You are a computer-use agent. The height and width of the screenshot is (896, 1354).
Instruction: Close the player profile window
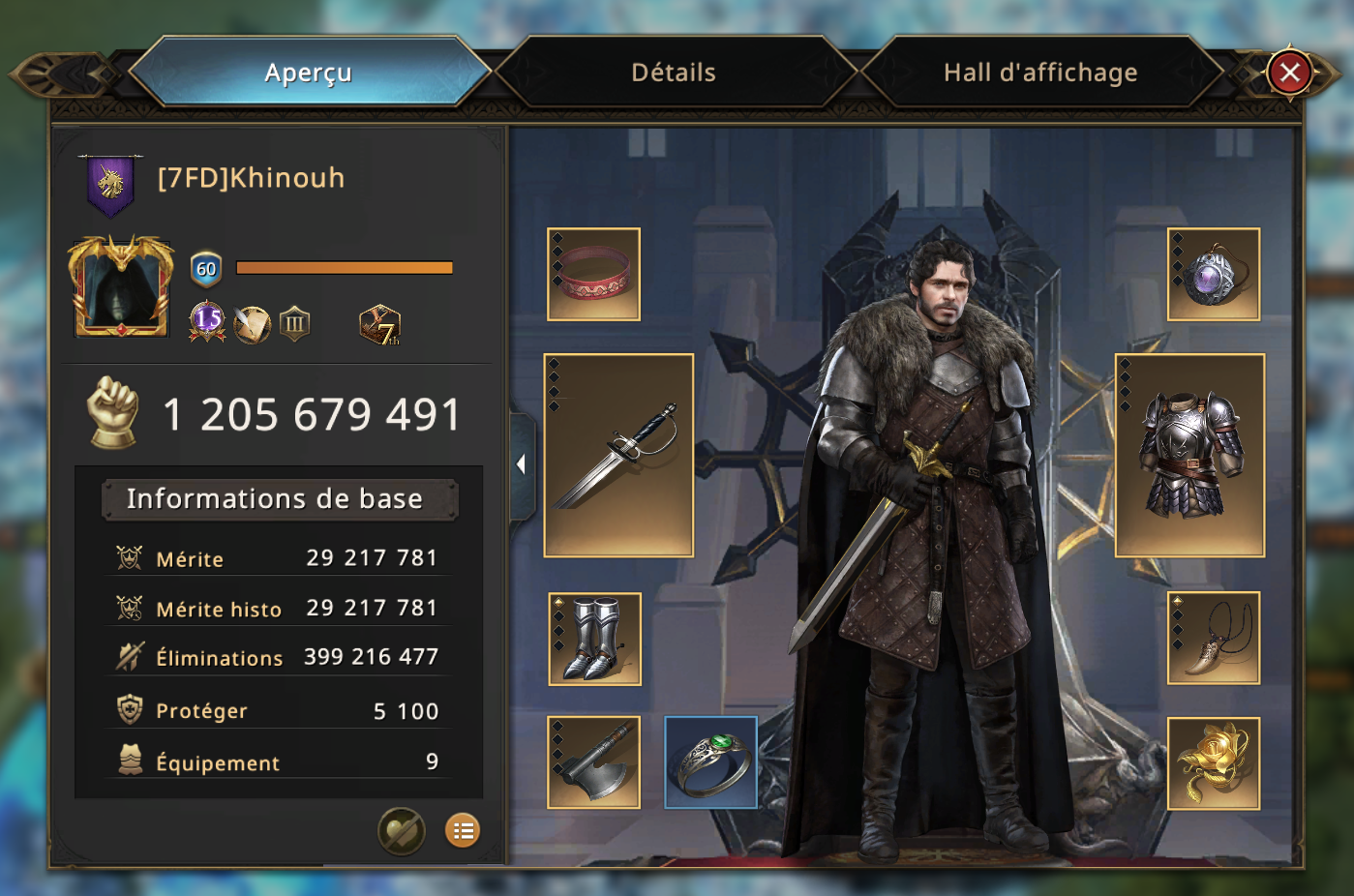coord(1289,73)
